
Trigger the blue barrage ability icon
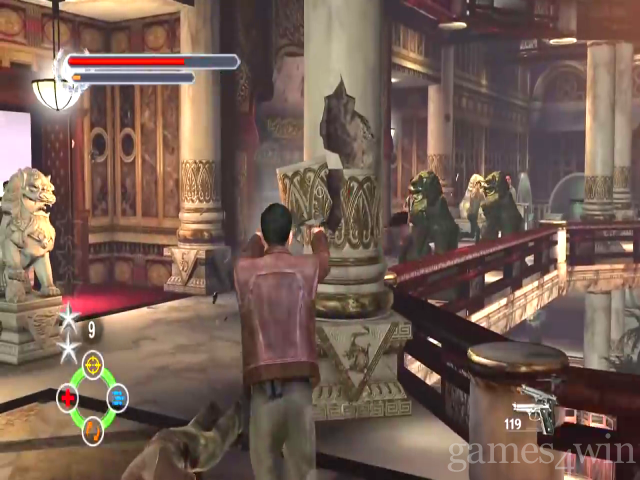point(118,398)
